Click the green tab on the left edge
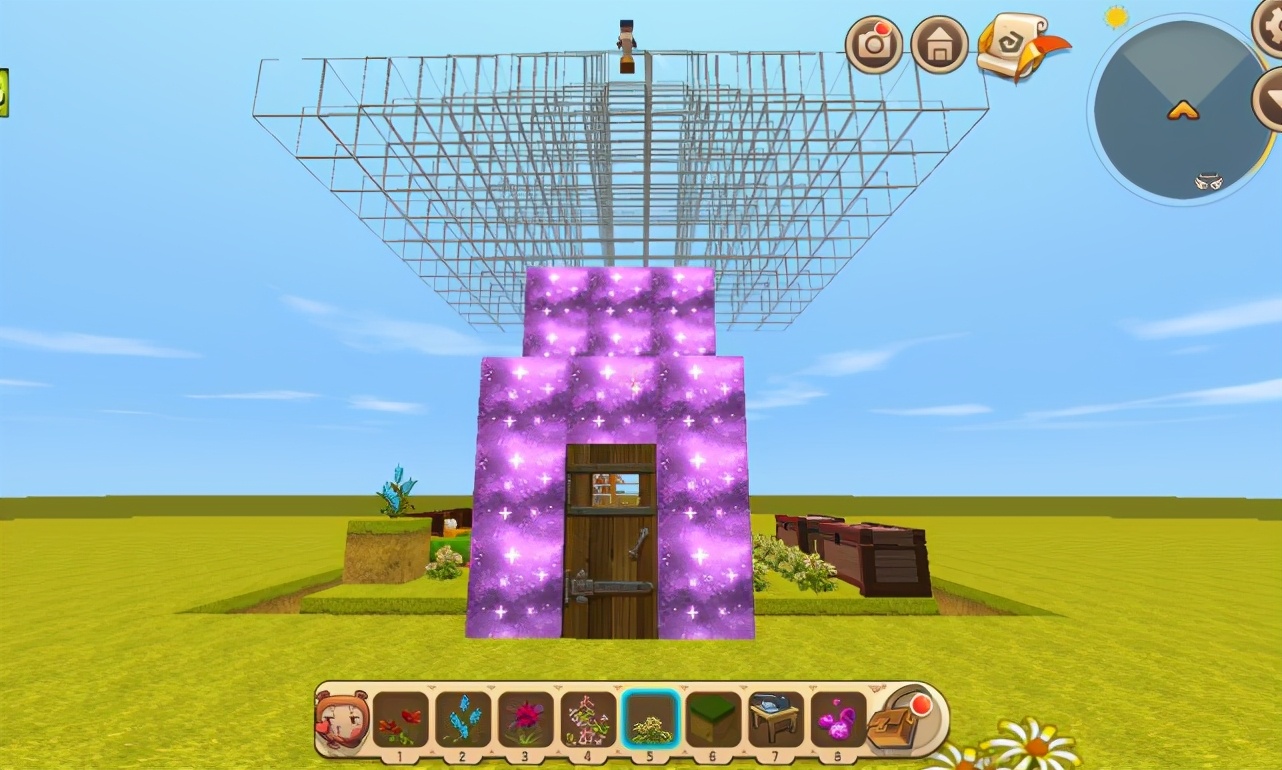 [x=3, y=93]
